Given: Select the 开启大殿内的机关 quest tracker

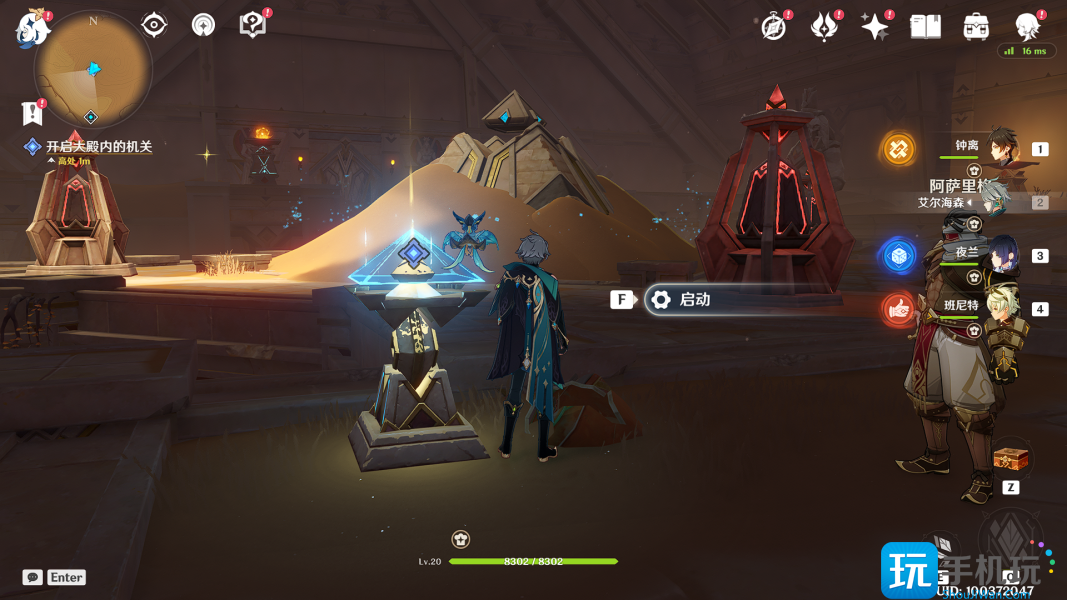Looking at the screenshot, I should click(x=98, y=147).
